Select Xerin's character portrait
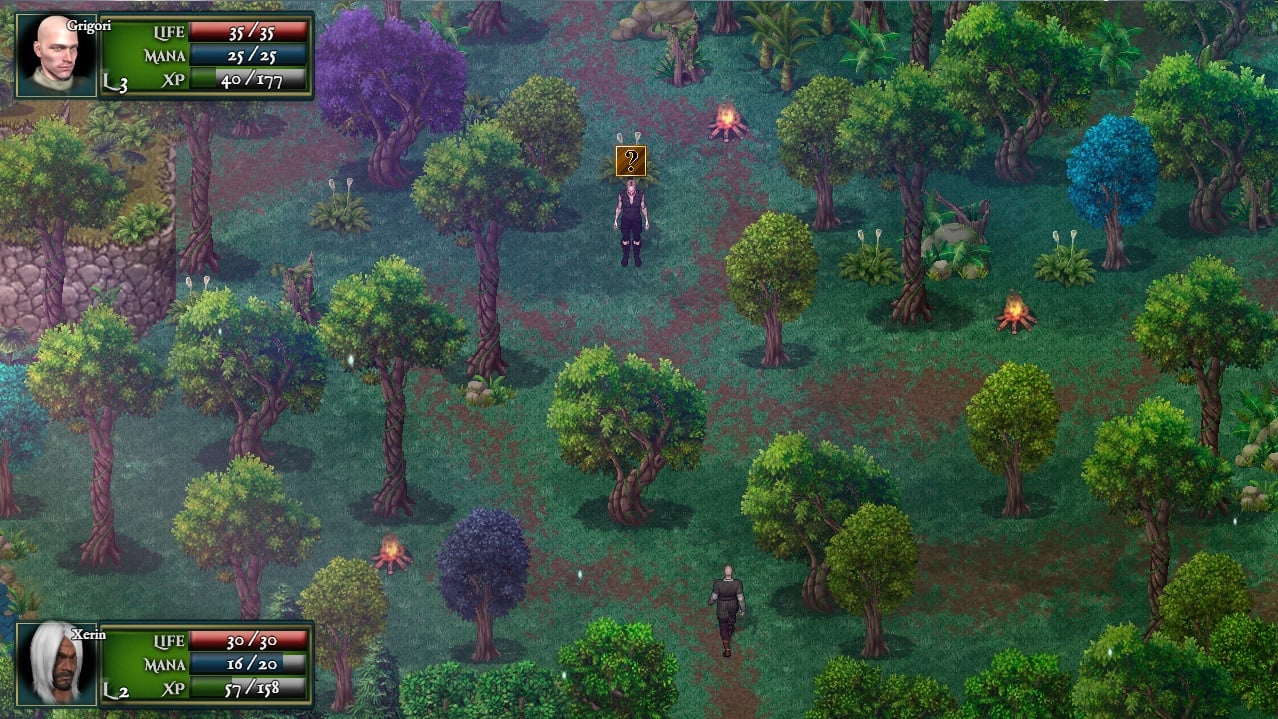The image size is (1278, 719). tap(56, 664)
